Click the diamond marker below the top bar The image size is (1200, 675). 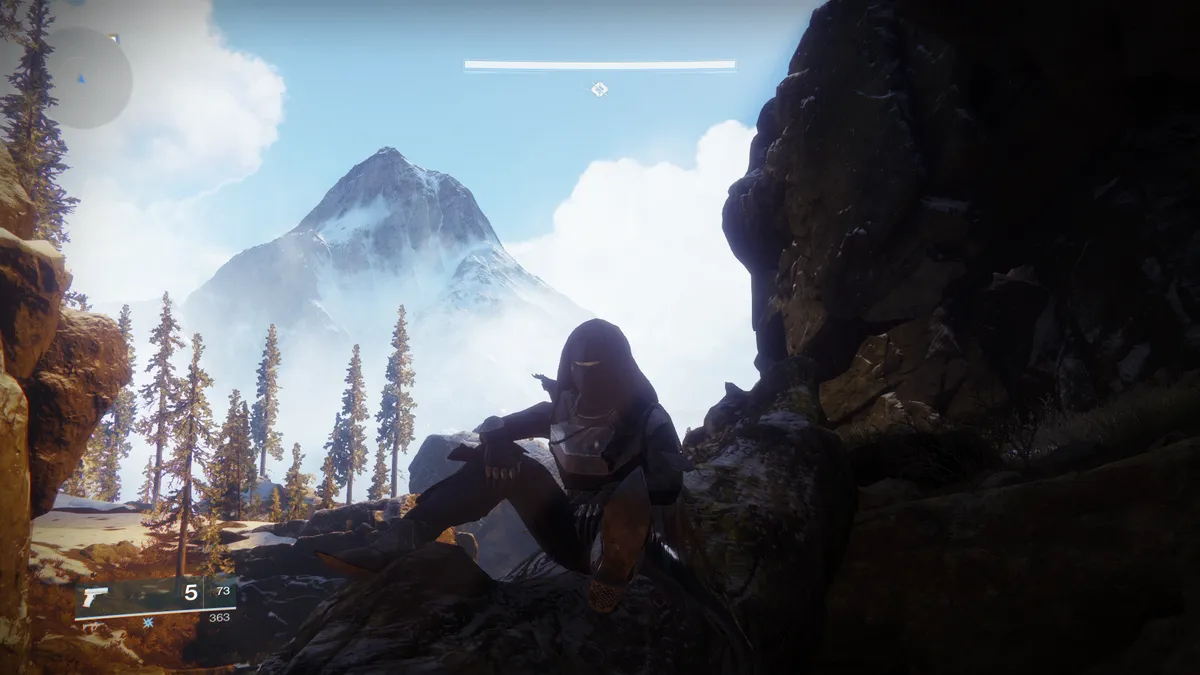pos(599,89)
